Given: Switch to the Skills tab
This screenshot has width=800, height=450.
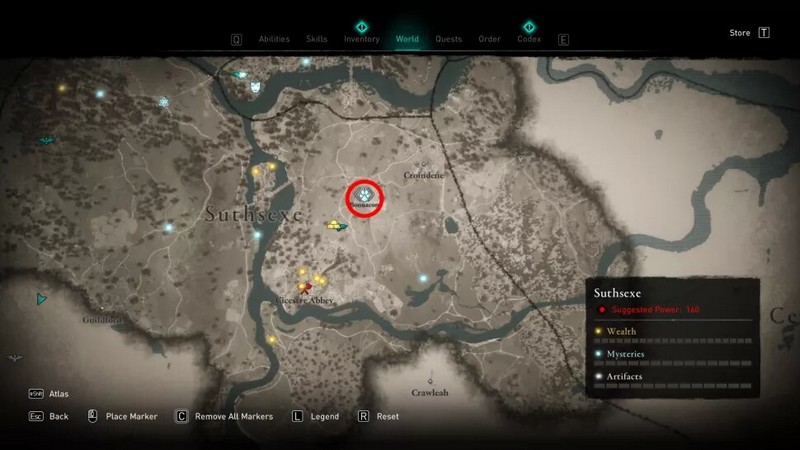Looking at the screenshot, I should click(x=318, y=40).
